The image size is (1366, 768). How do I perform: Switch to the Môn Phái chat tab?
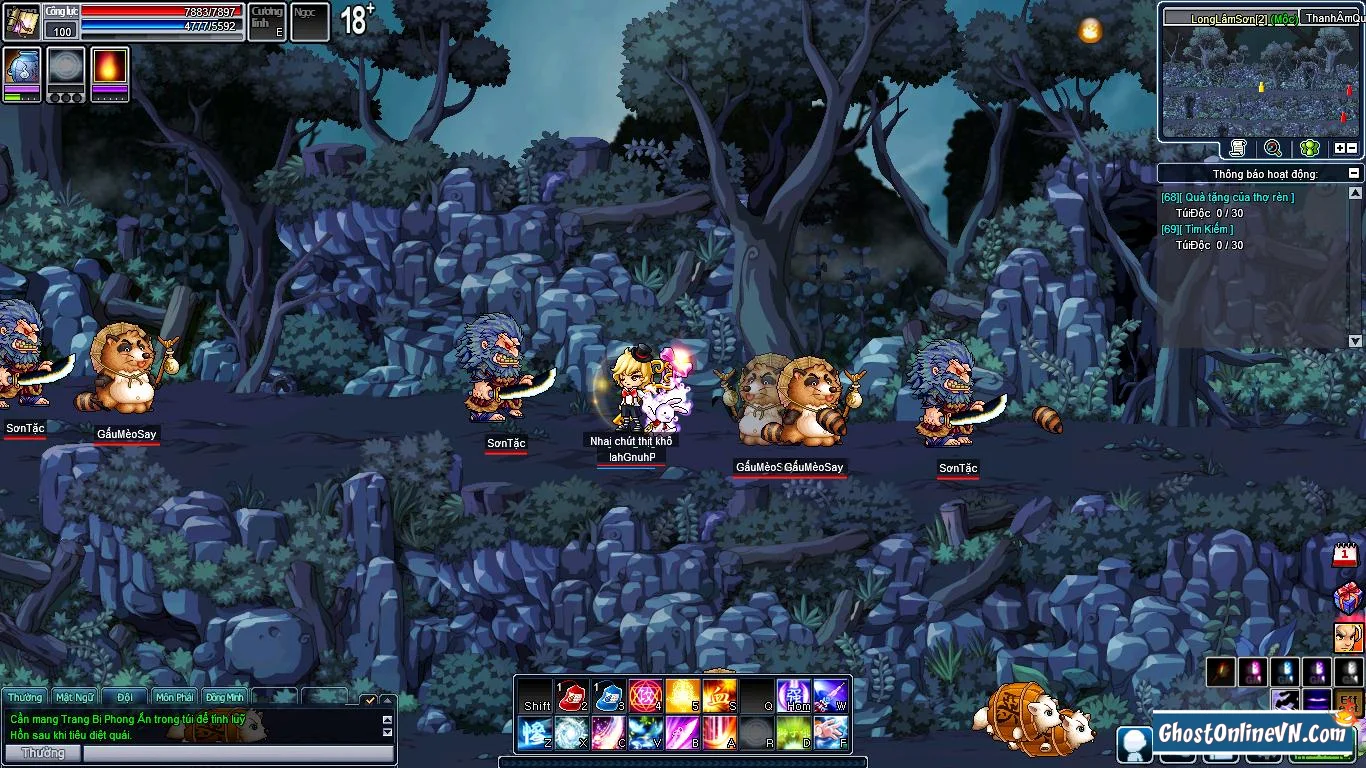[175, 697]
